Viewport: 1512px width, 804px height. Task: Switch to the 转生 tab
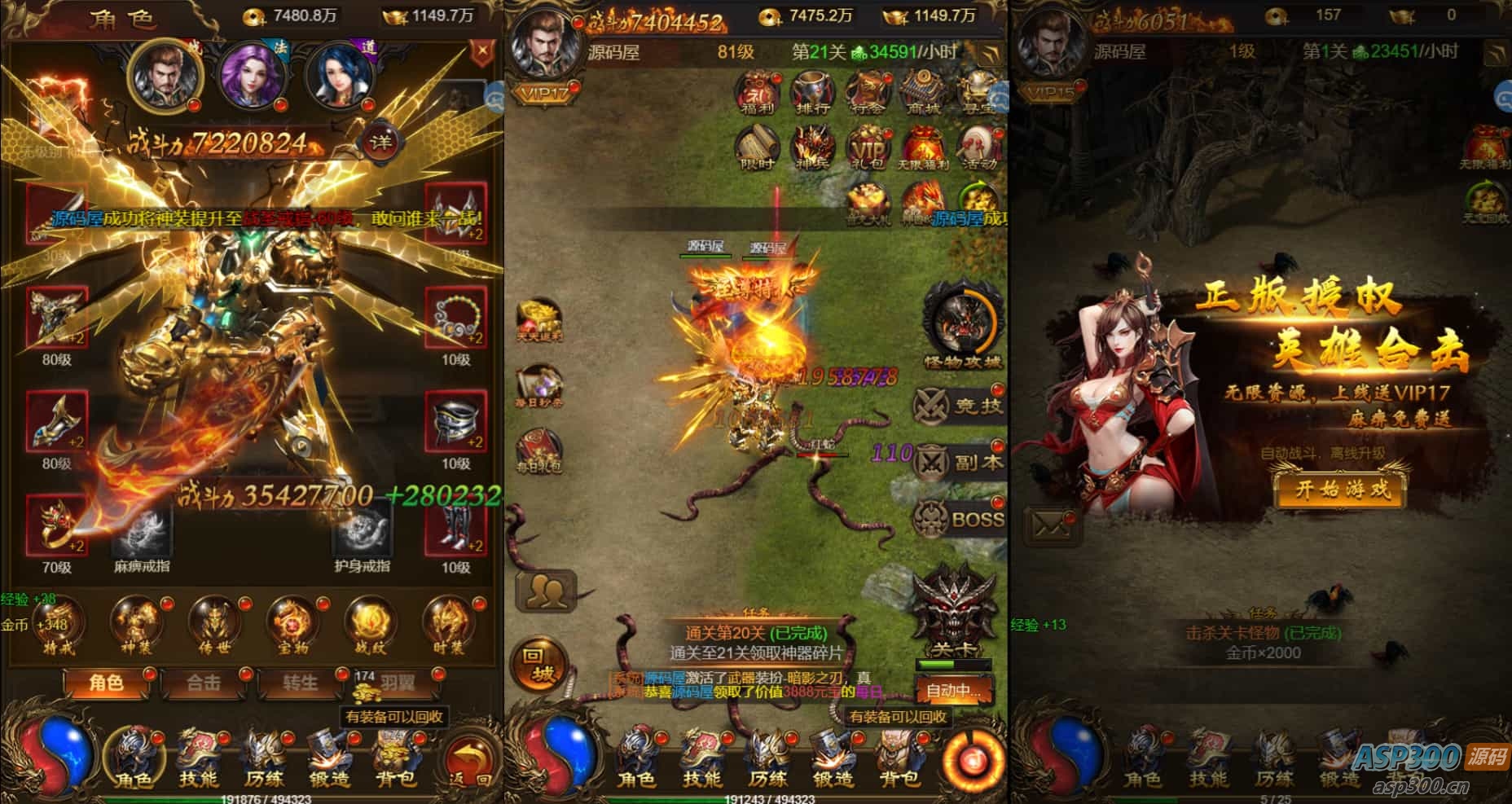(x=300, y=683)
